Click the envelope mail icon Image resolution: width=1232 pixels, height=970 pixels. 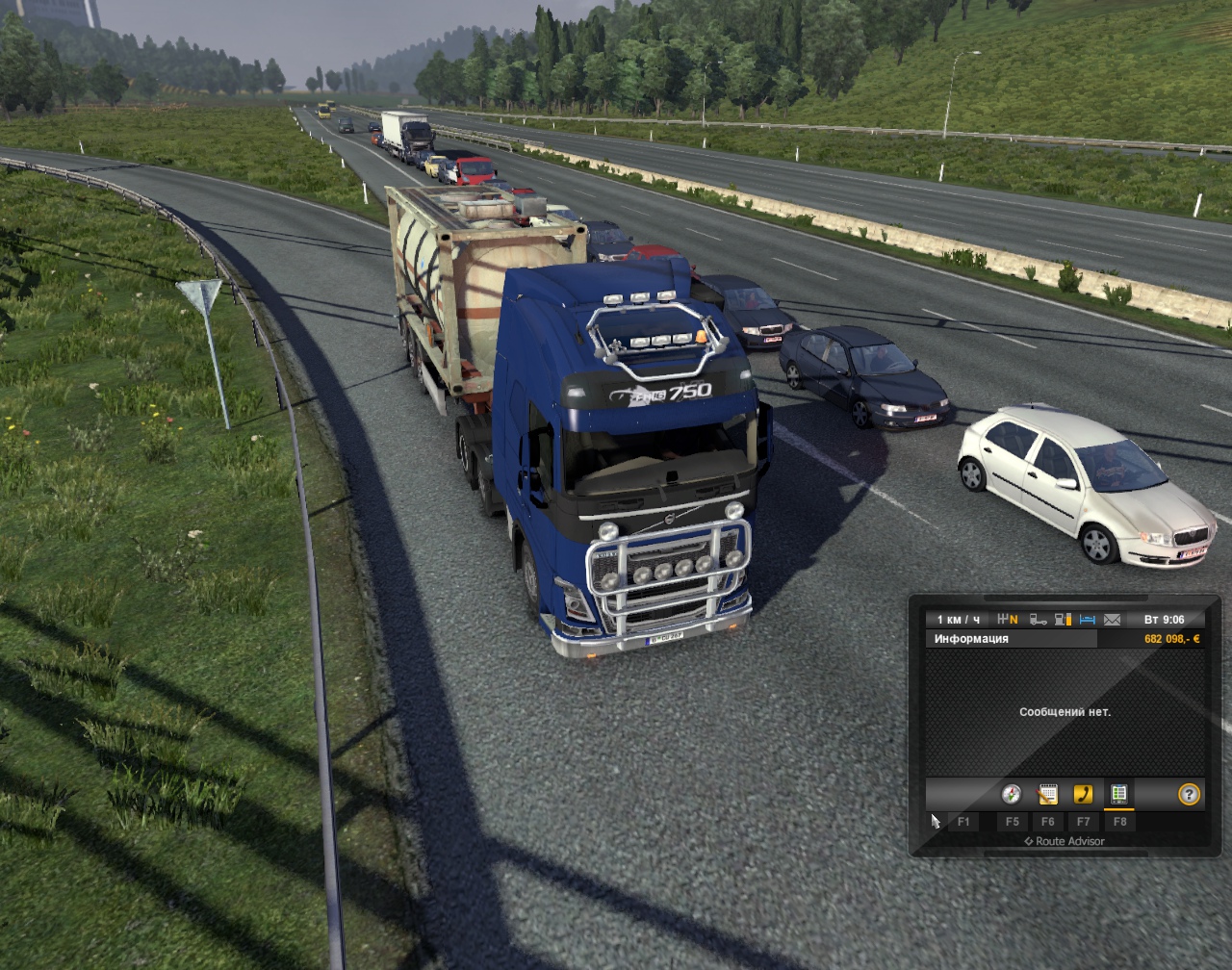point(1113,620)
